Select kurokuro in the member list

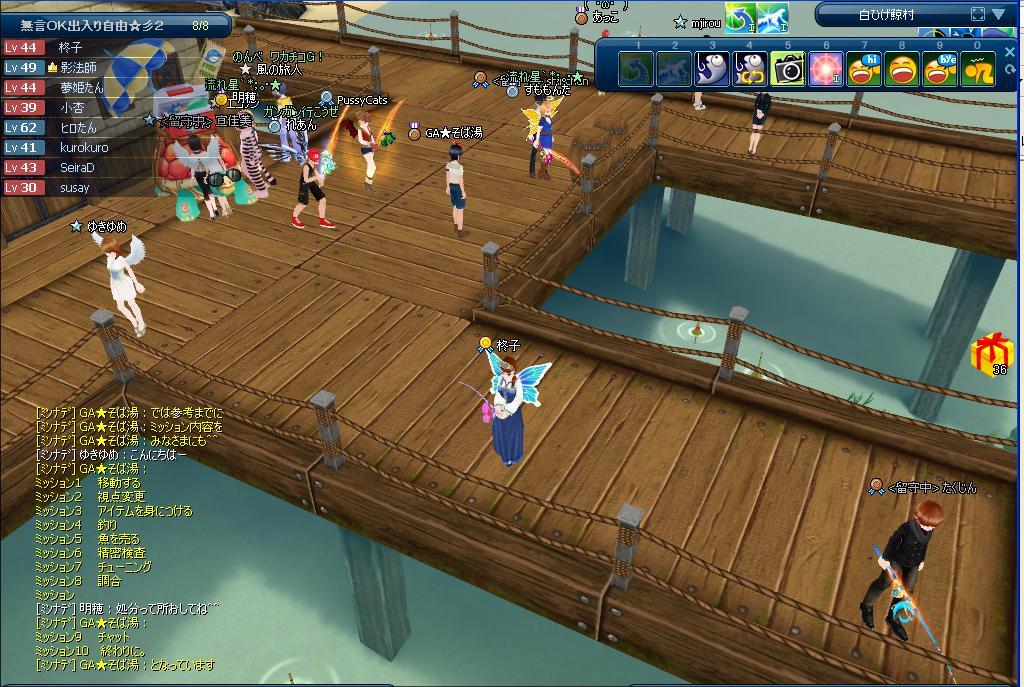click(84, 147)
